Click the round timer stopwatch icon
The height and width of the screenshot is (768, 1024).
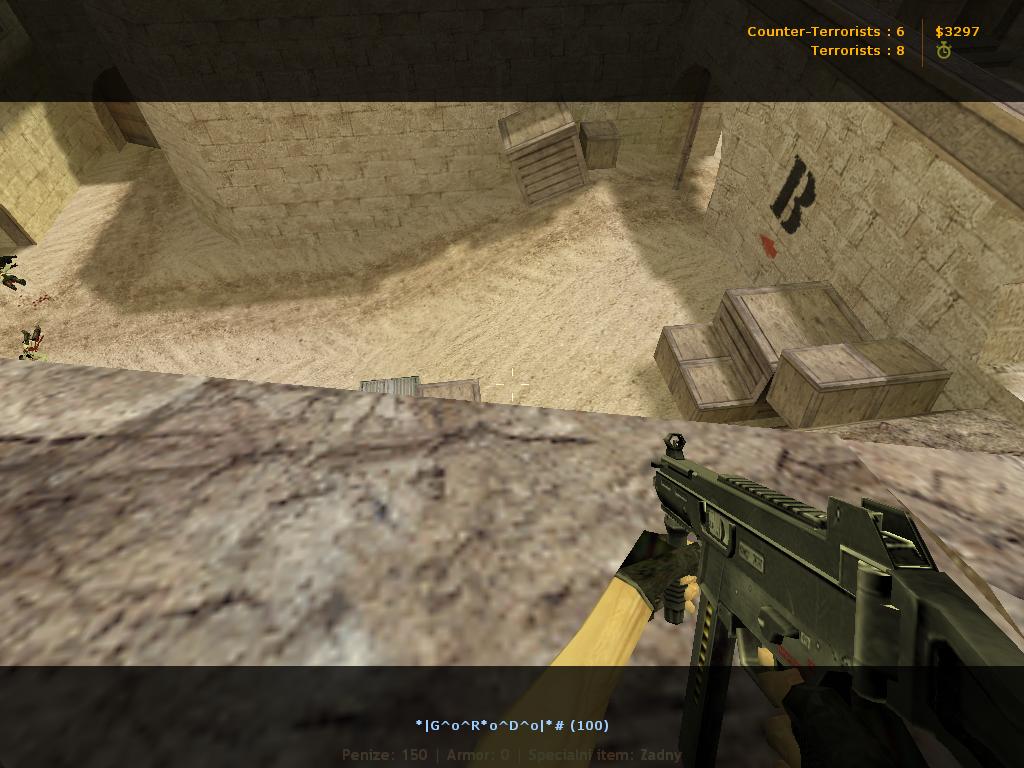point(943,50)
